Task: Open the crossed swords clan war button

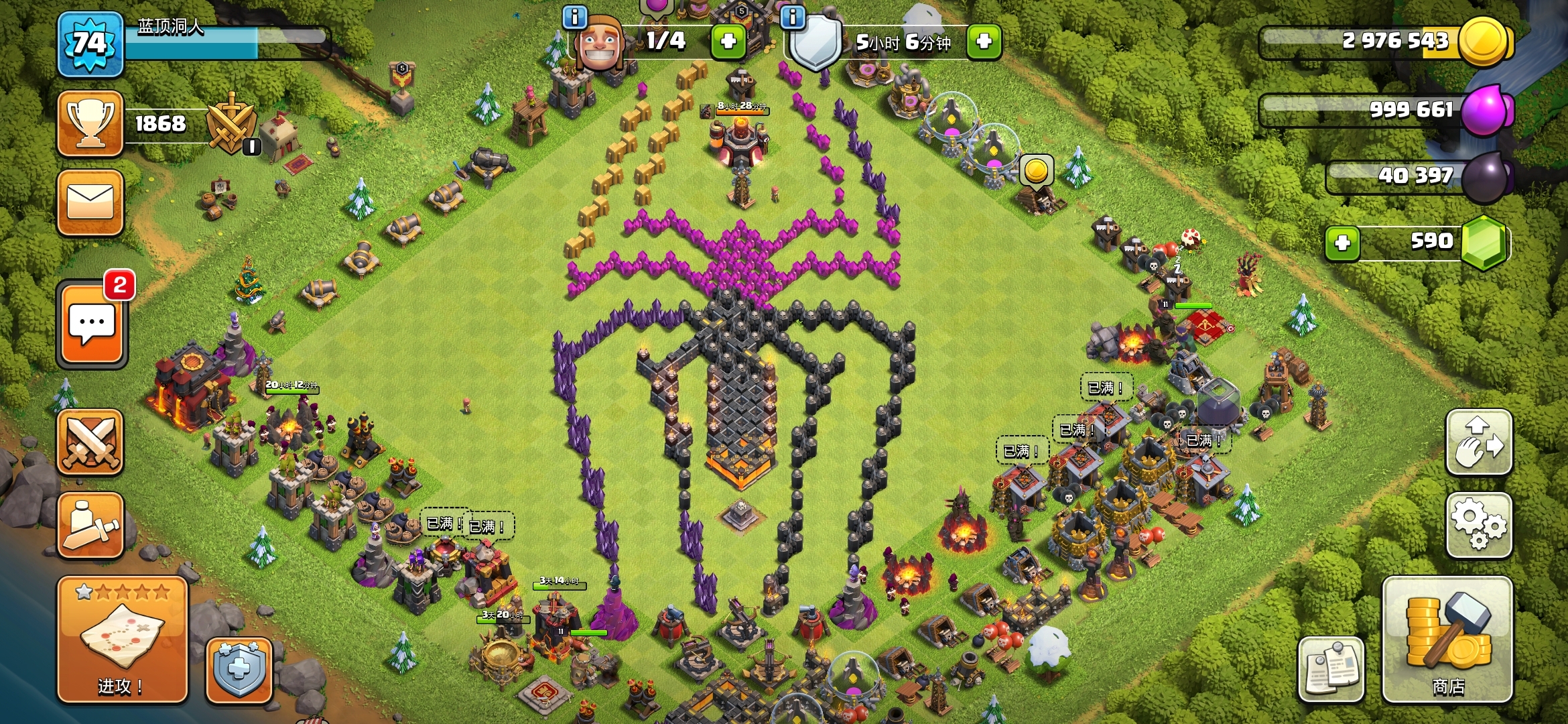Action: pyautogui.click(x=90, y=442)
